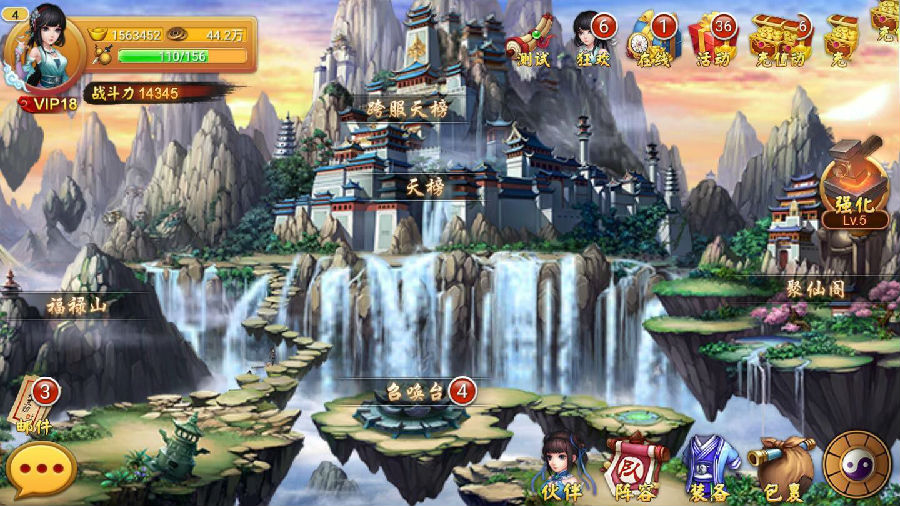Image resolution: width=900 pixels, height=506 pixels.
Task: Enter the 天榜 ranking hall
Action: [425, 187]
